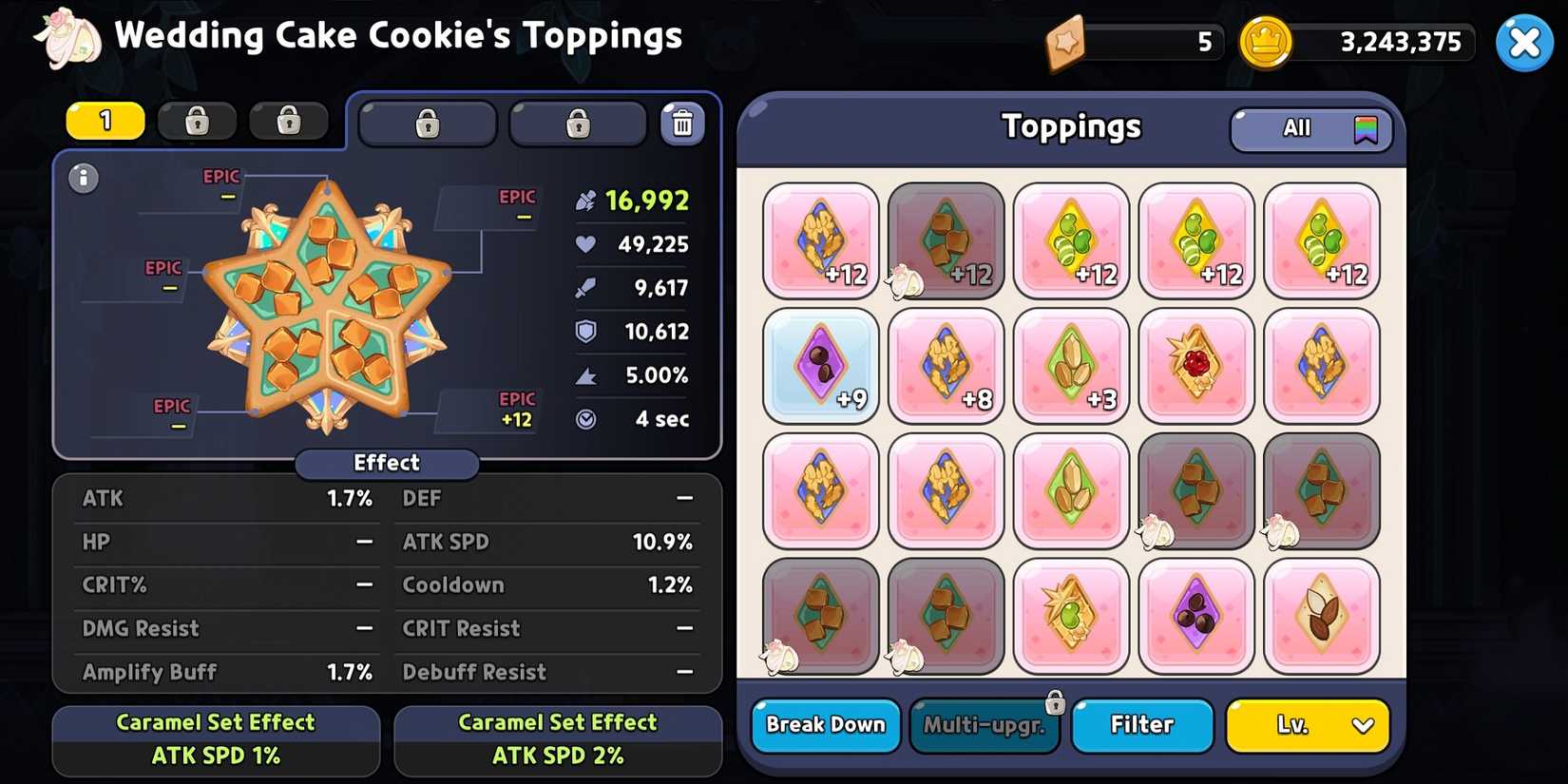Click Wedding Cake Cookie's portrait
This screenshot has width=1568, height=784.
coord(67,40)
